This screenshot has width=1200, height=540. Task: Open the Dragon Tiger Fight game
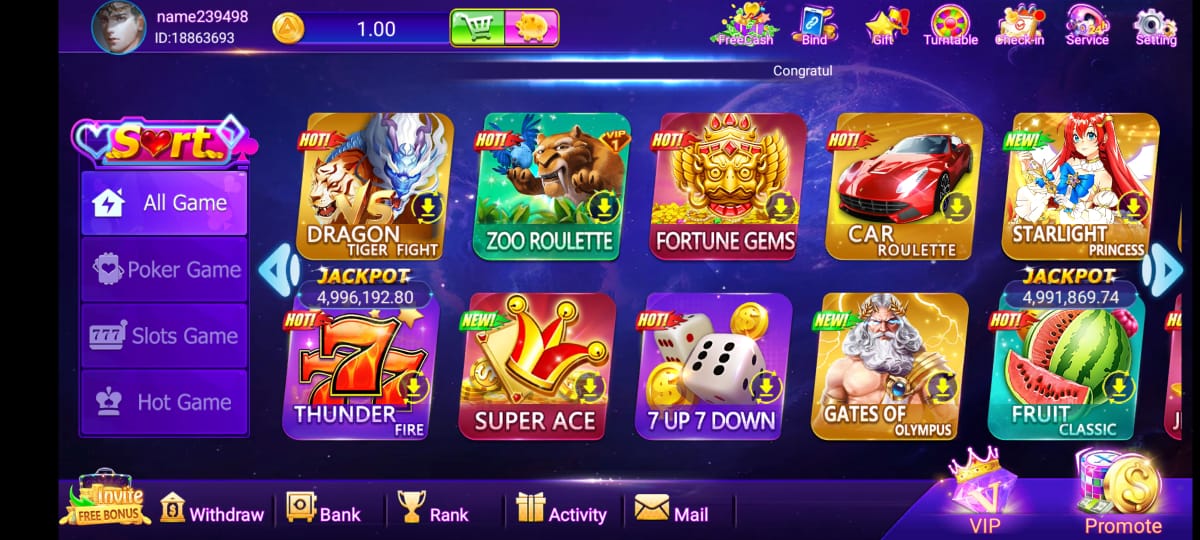375,187
